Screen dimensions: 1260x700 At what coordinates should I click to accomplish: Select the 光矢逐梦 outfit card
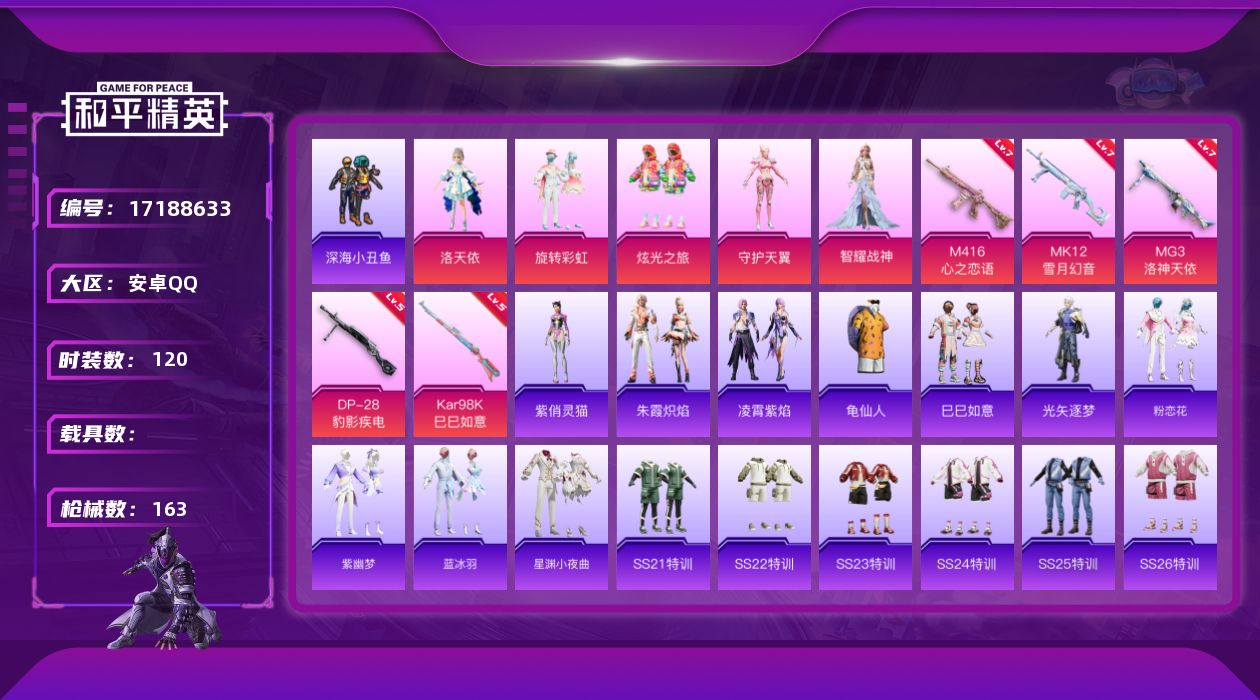1068,364
